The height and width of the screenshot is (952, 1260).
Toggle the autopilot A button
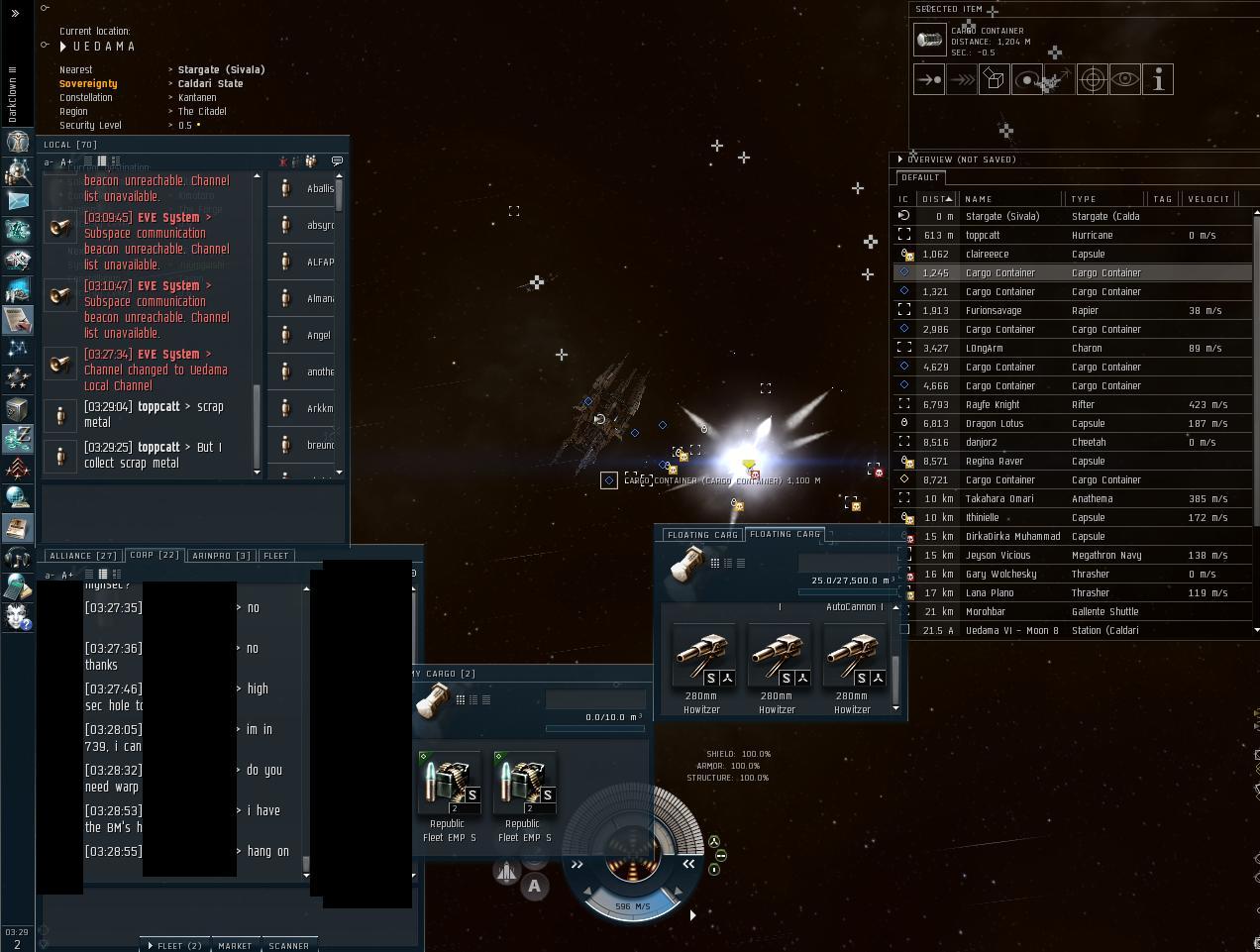click(x=535, y=886)
